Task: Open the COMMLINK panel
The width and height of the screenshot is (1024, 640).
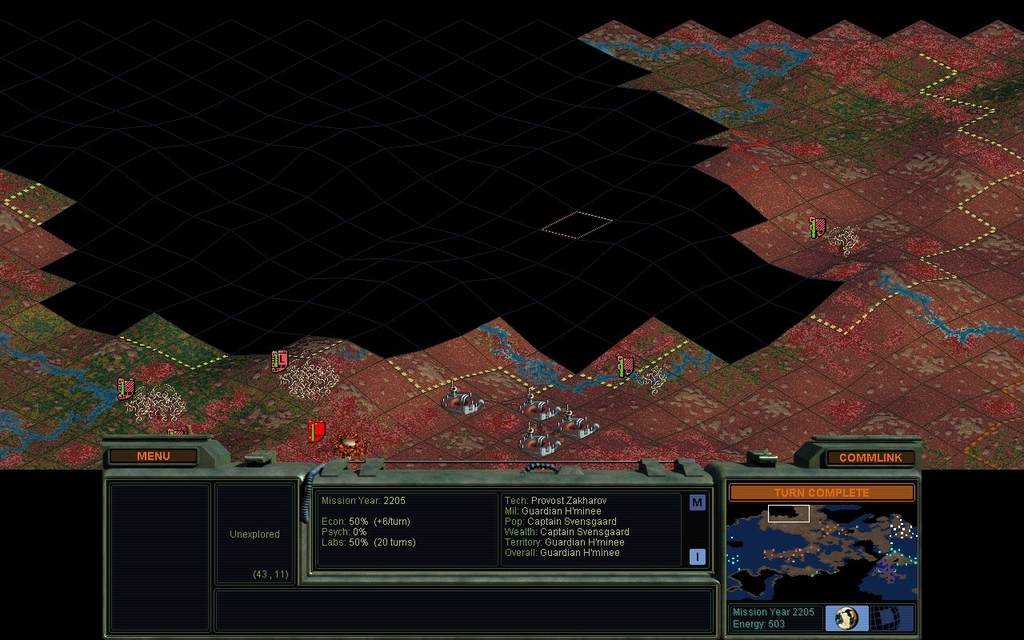Action: tap(870, 458)
